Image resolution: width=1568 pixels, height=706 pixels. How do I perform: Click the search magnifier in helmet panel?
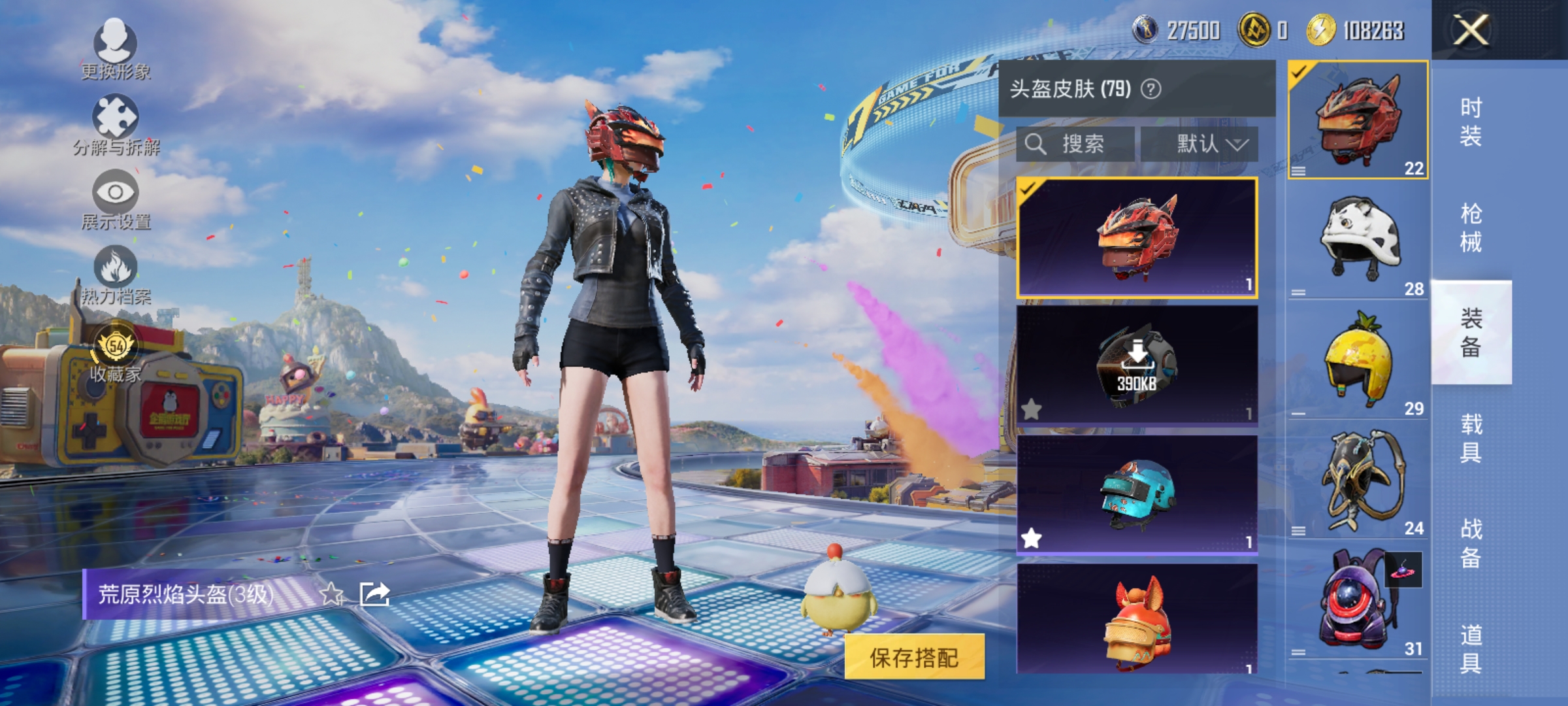pyautogui.click(x=1037, y=145)
